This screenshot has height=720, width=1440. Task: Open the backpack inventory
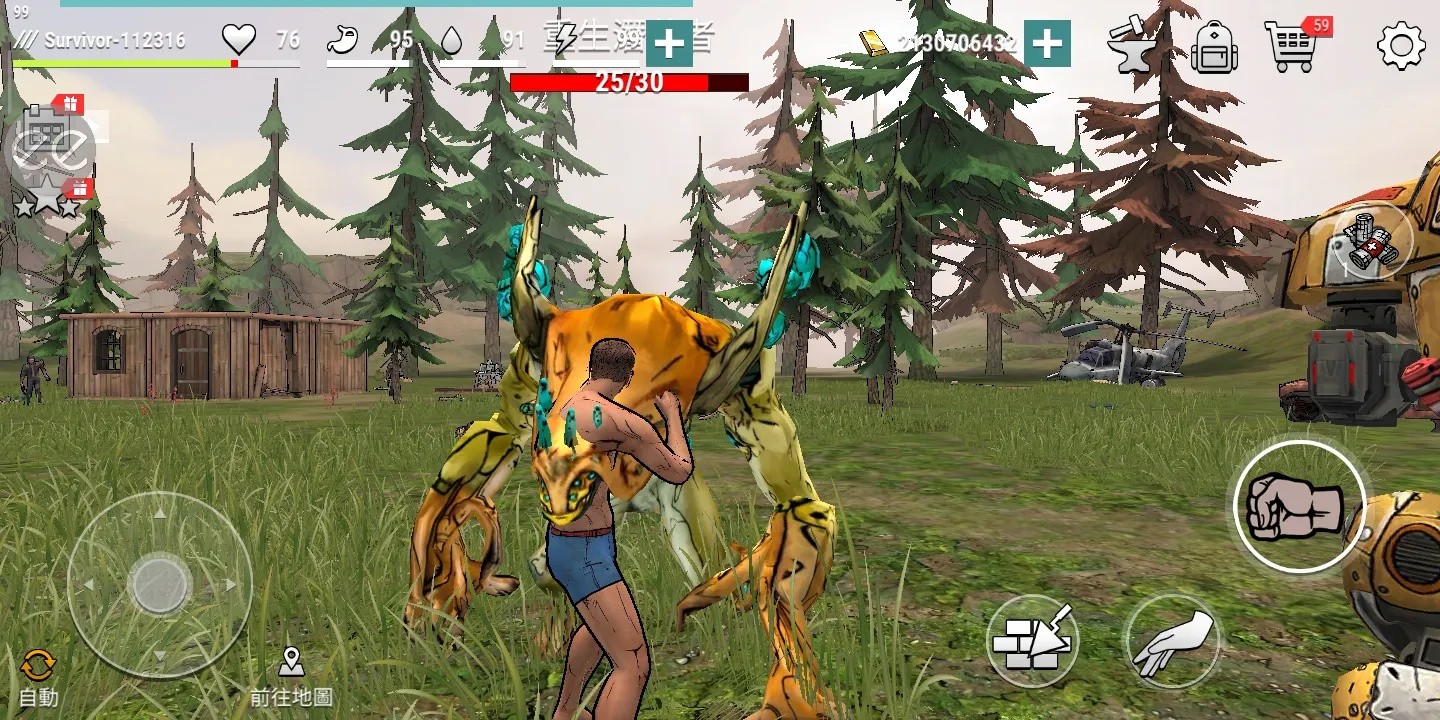click(1214, 47)
